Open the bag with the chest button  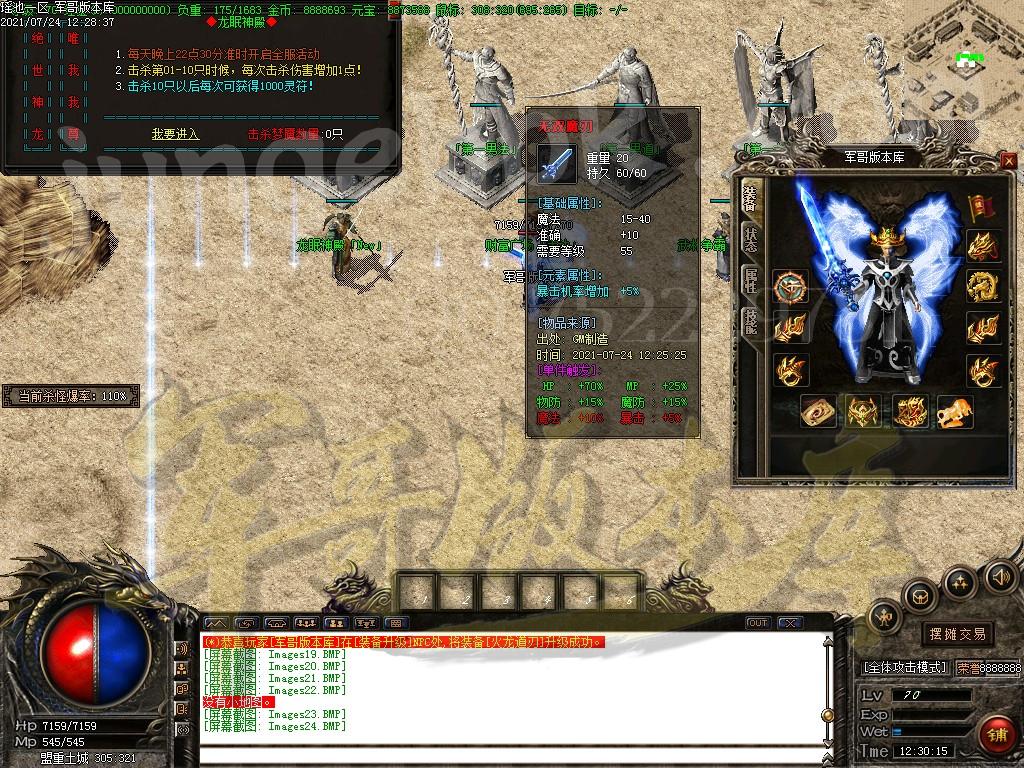coord(919,597)
